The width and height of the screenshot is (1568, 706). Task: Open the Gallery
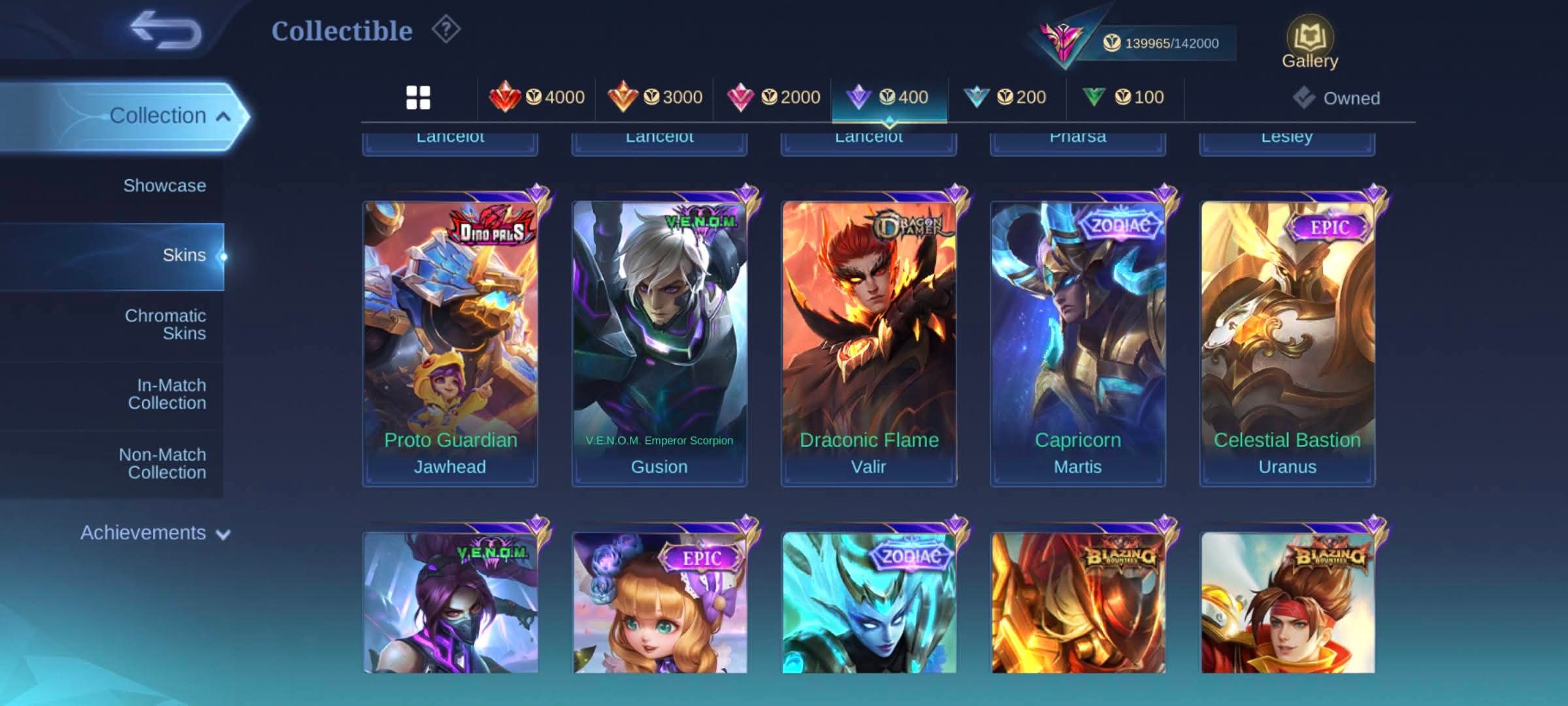point(1309,43)
